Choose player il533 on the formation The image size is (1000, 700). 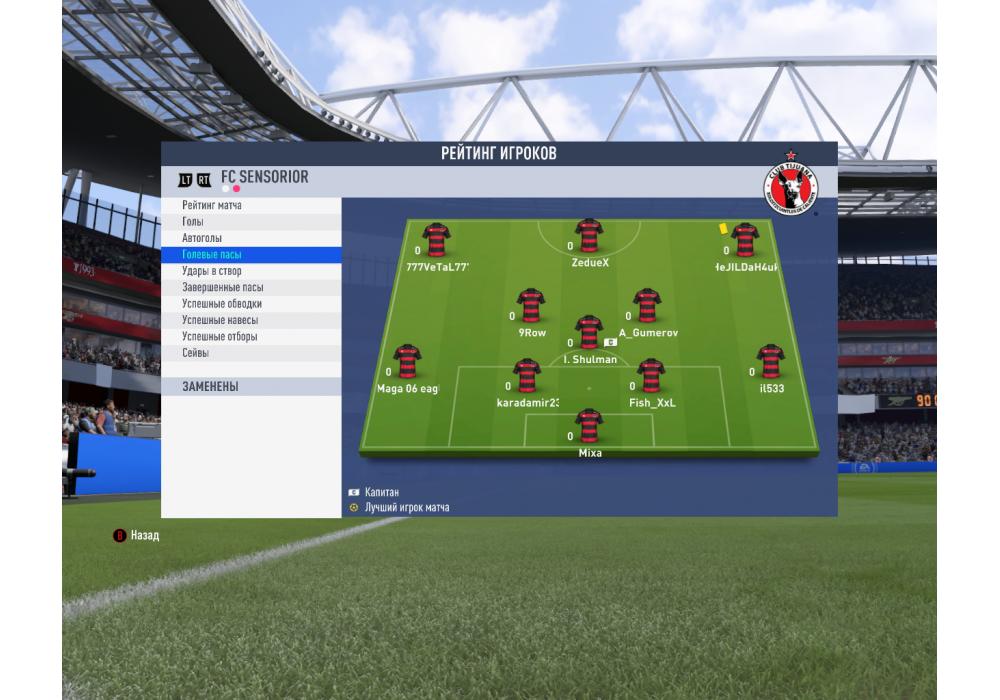[x=770, y=362]
